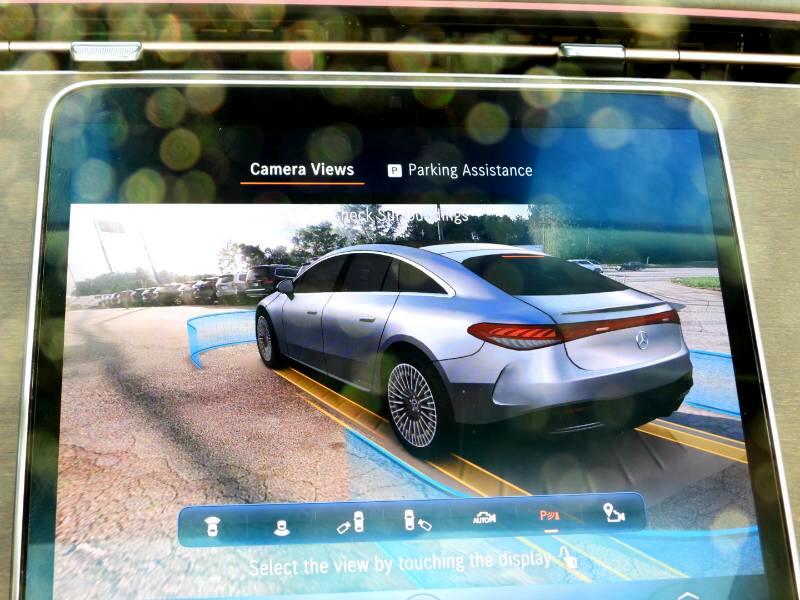Toggle the AUTO camera mode icon

(x=484, y=518)
